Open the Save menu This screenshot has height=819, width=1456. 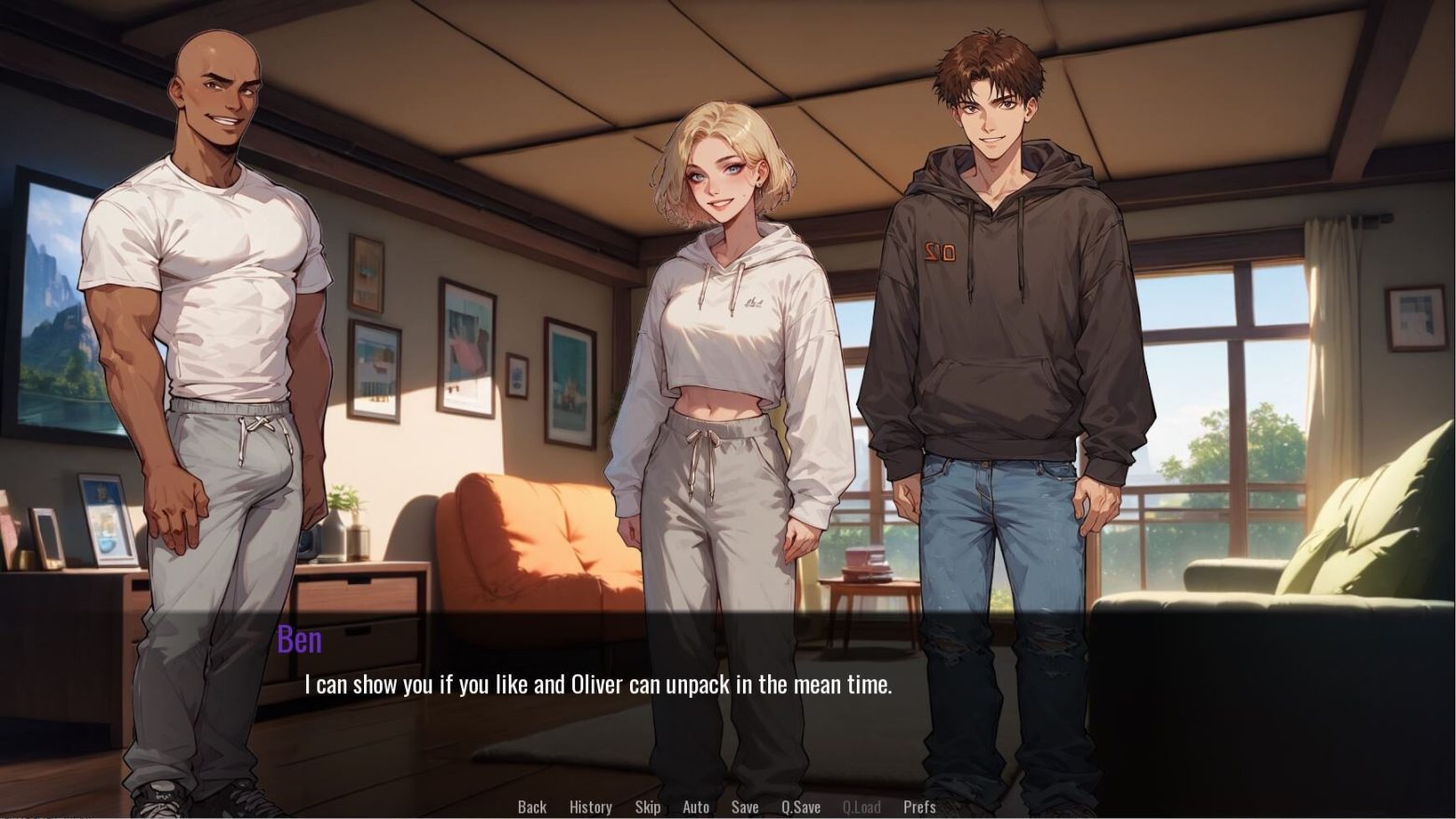coord(745,807)
